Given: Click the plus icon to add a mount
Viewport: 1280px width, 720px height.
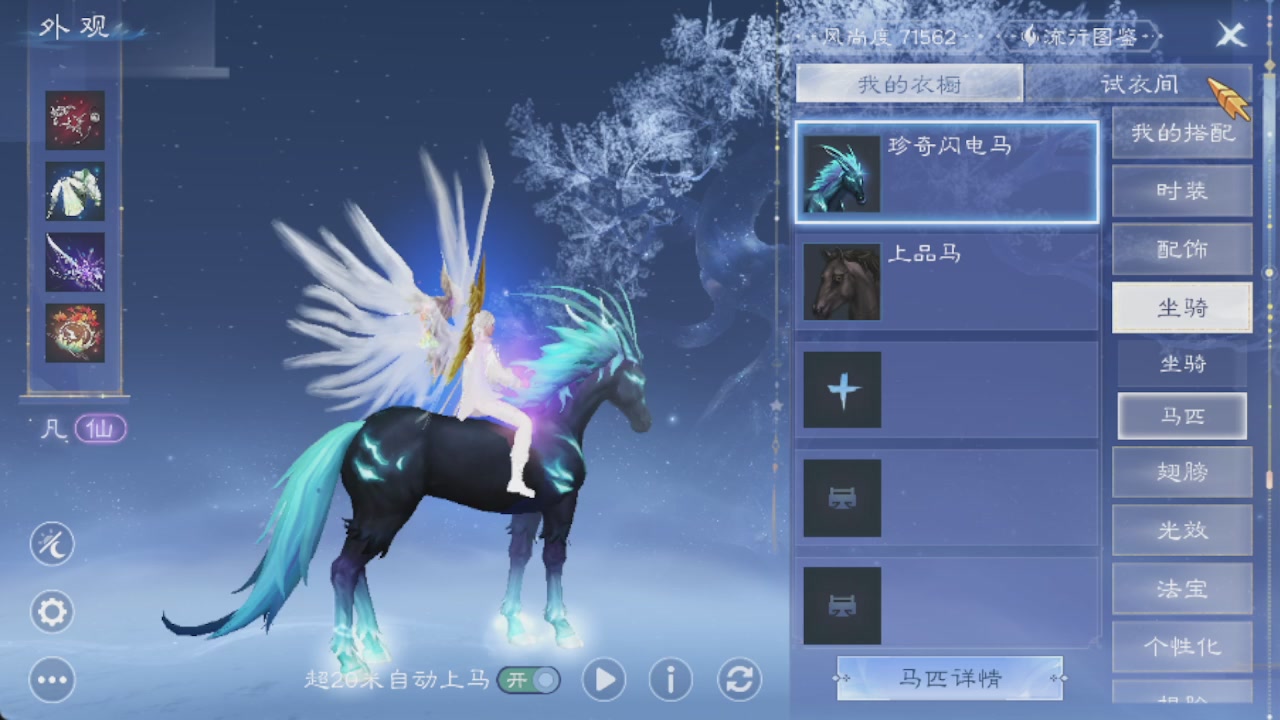Looking at the screenshot, I should (841, 389).
